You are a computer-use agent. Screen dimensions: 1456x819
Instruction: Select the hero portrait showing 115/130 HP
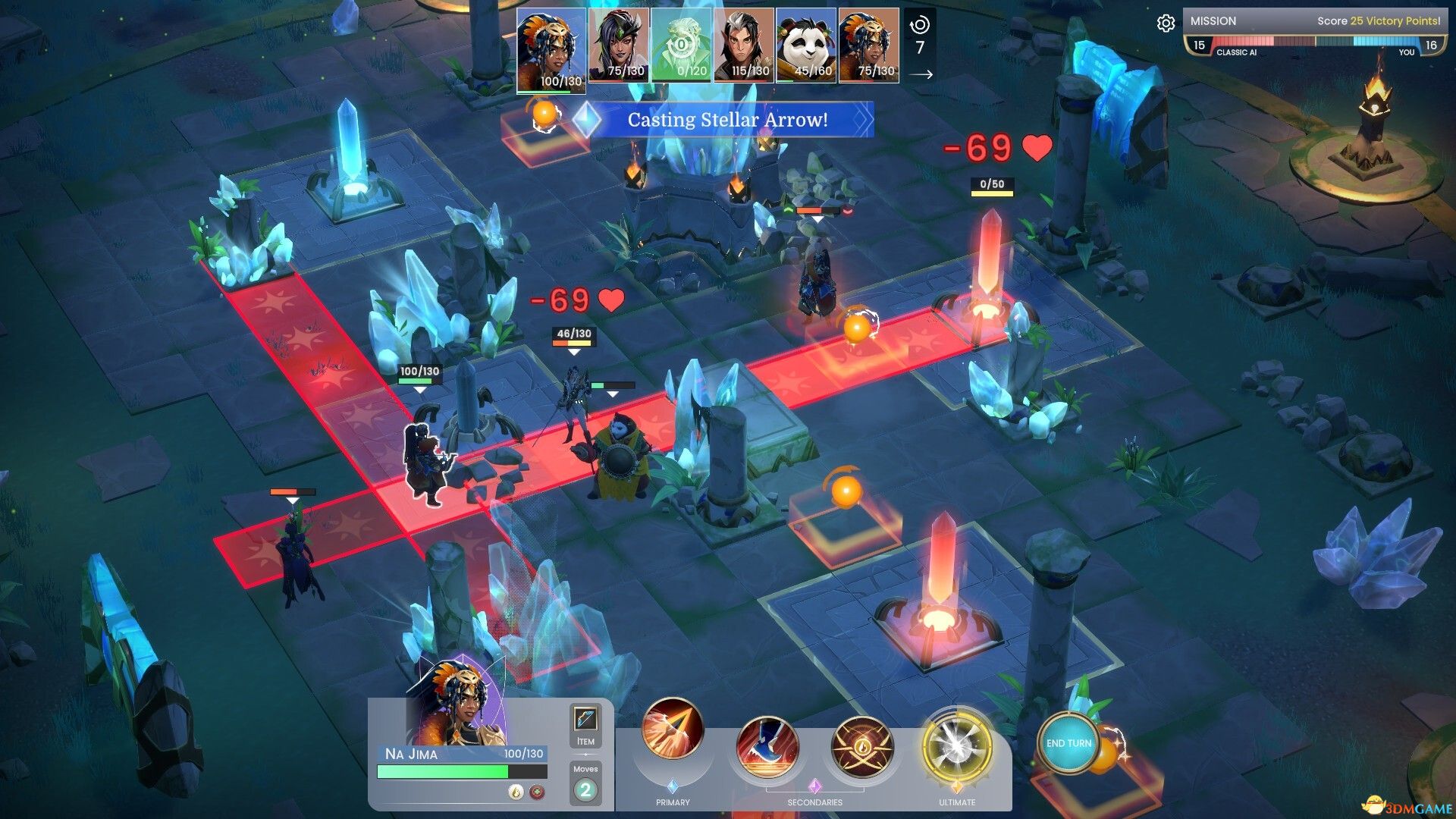click(x=744, y=45)
